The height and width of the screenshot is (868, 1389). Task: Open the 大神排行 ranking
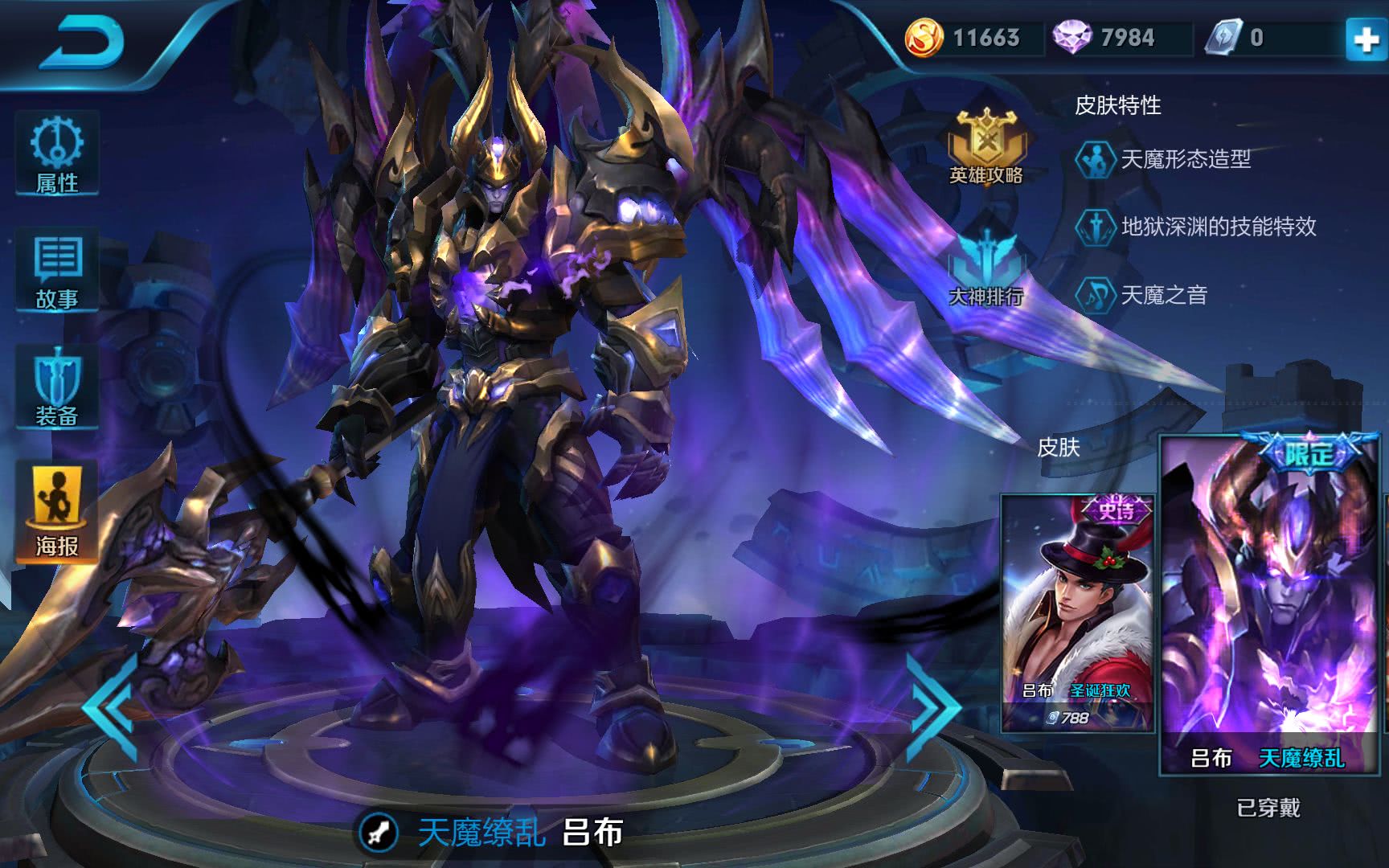point(985,269)
